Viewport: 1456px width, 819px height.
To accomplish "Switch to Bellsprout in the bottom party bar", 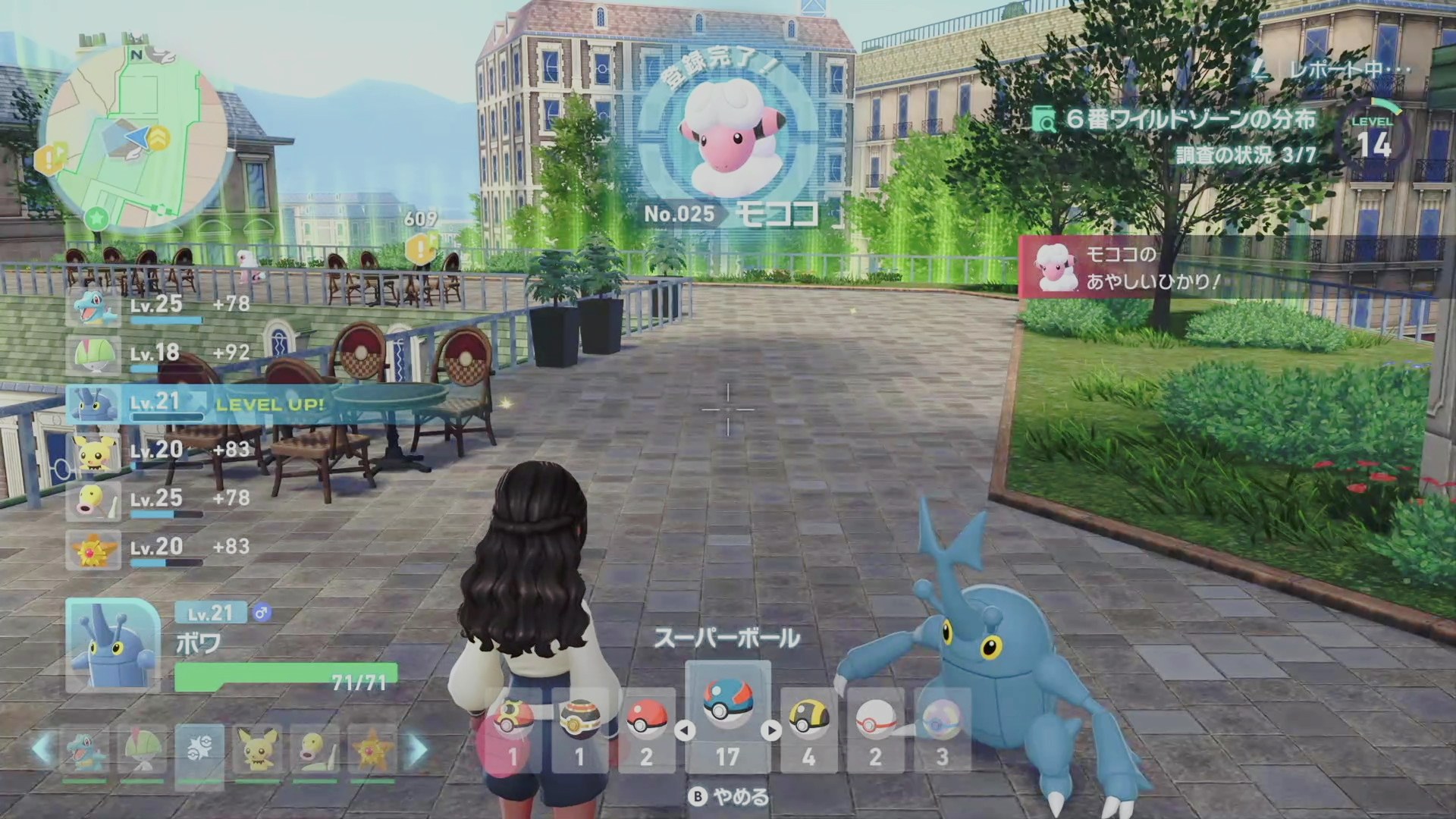I will (x=315, y=751).
